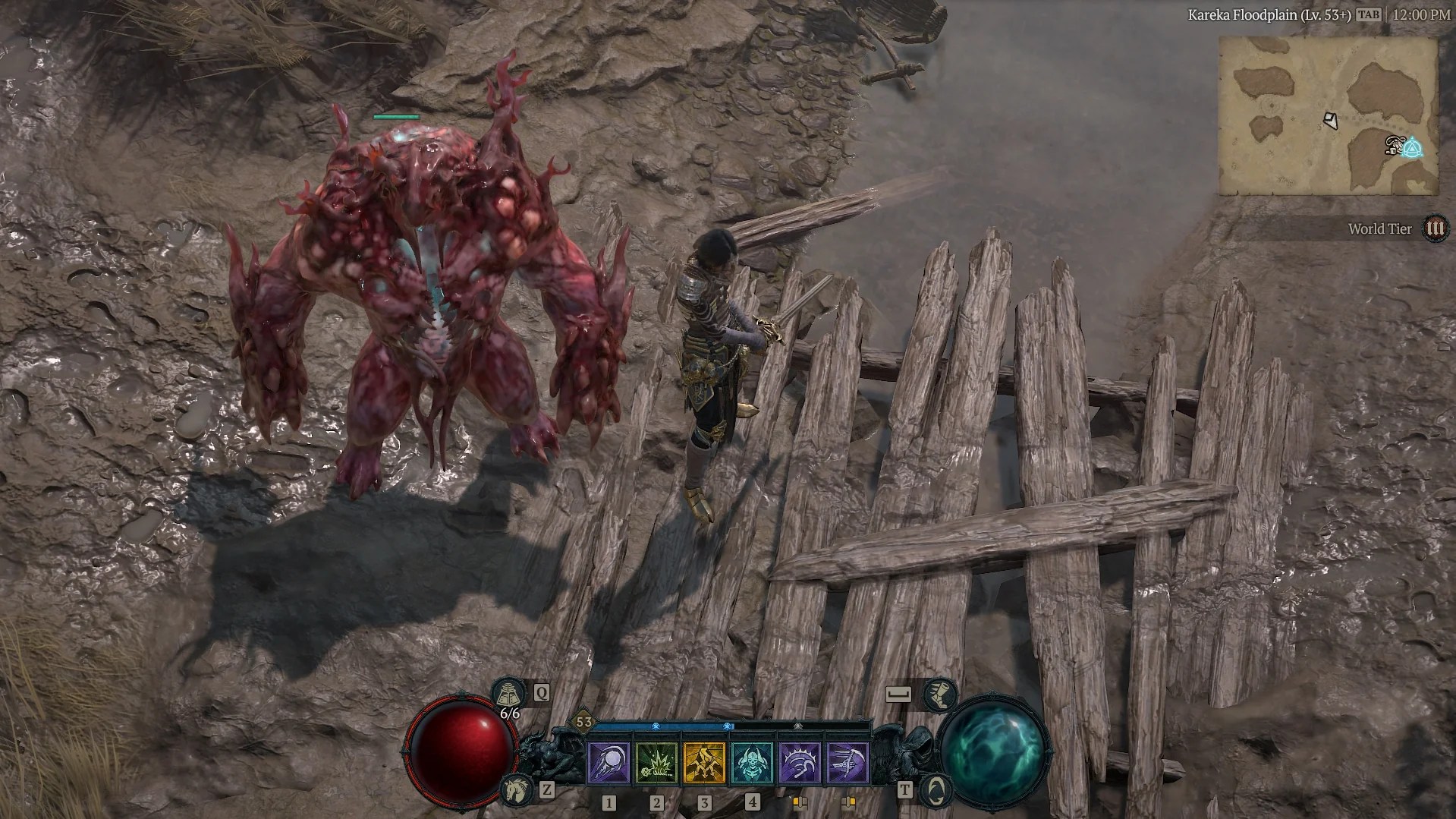Click the World Tier III badge
The width and height of the screenshot is (1456, 819).
1435,228
